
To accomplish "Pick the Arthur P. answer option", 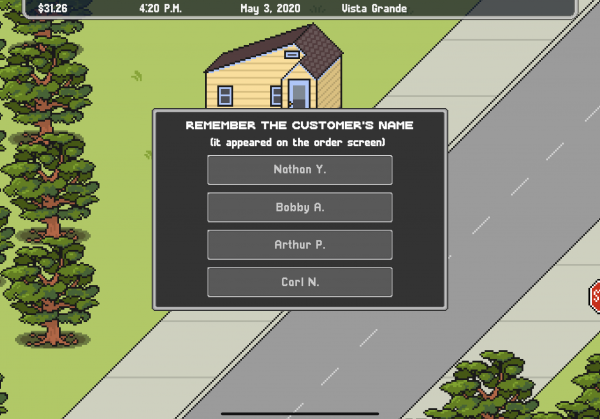I will click(x=299, y=245).
